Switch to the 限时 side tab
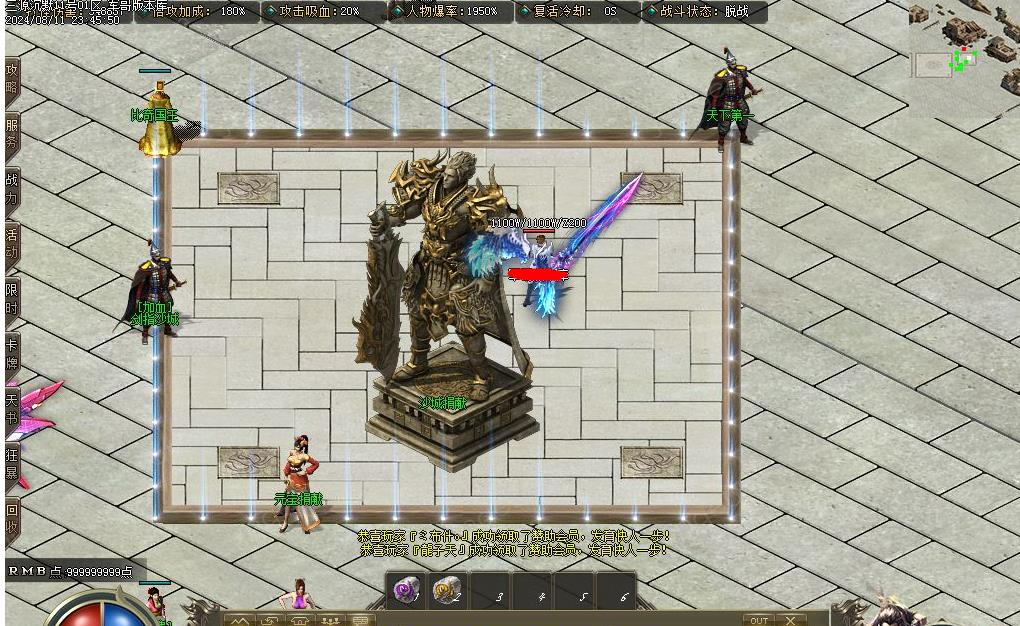The image size is (1020, 626). tap(12, 299)
